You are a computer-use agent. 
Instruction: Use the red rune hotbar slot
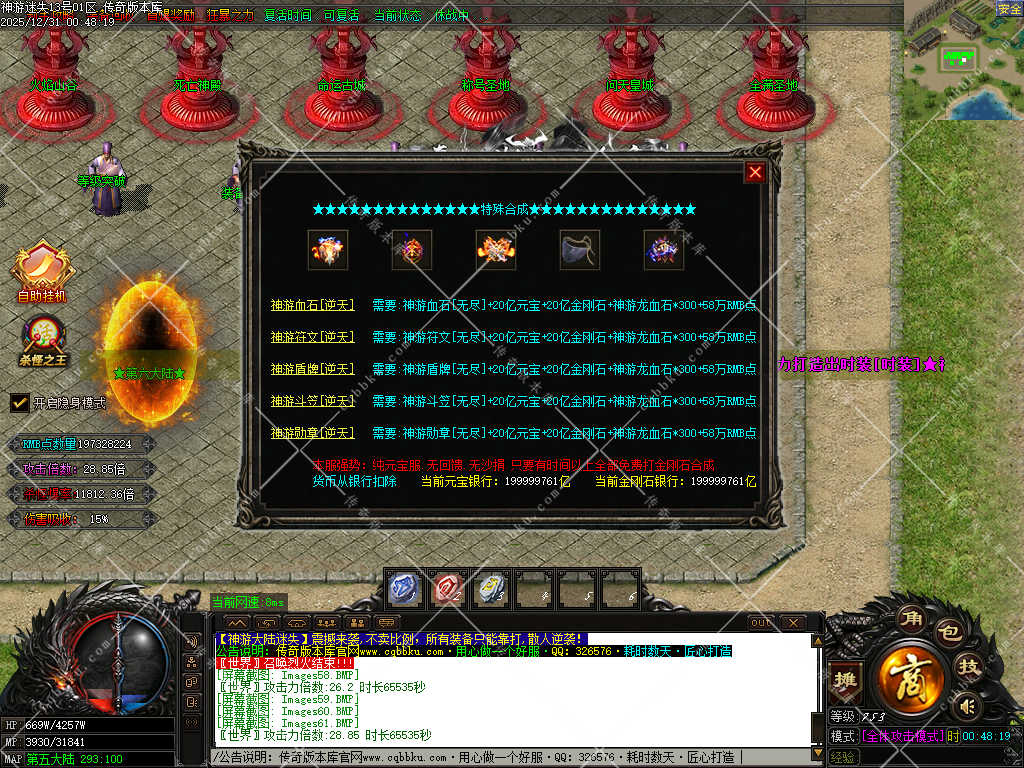coord(447,589)
